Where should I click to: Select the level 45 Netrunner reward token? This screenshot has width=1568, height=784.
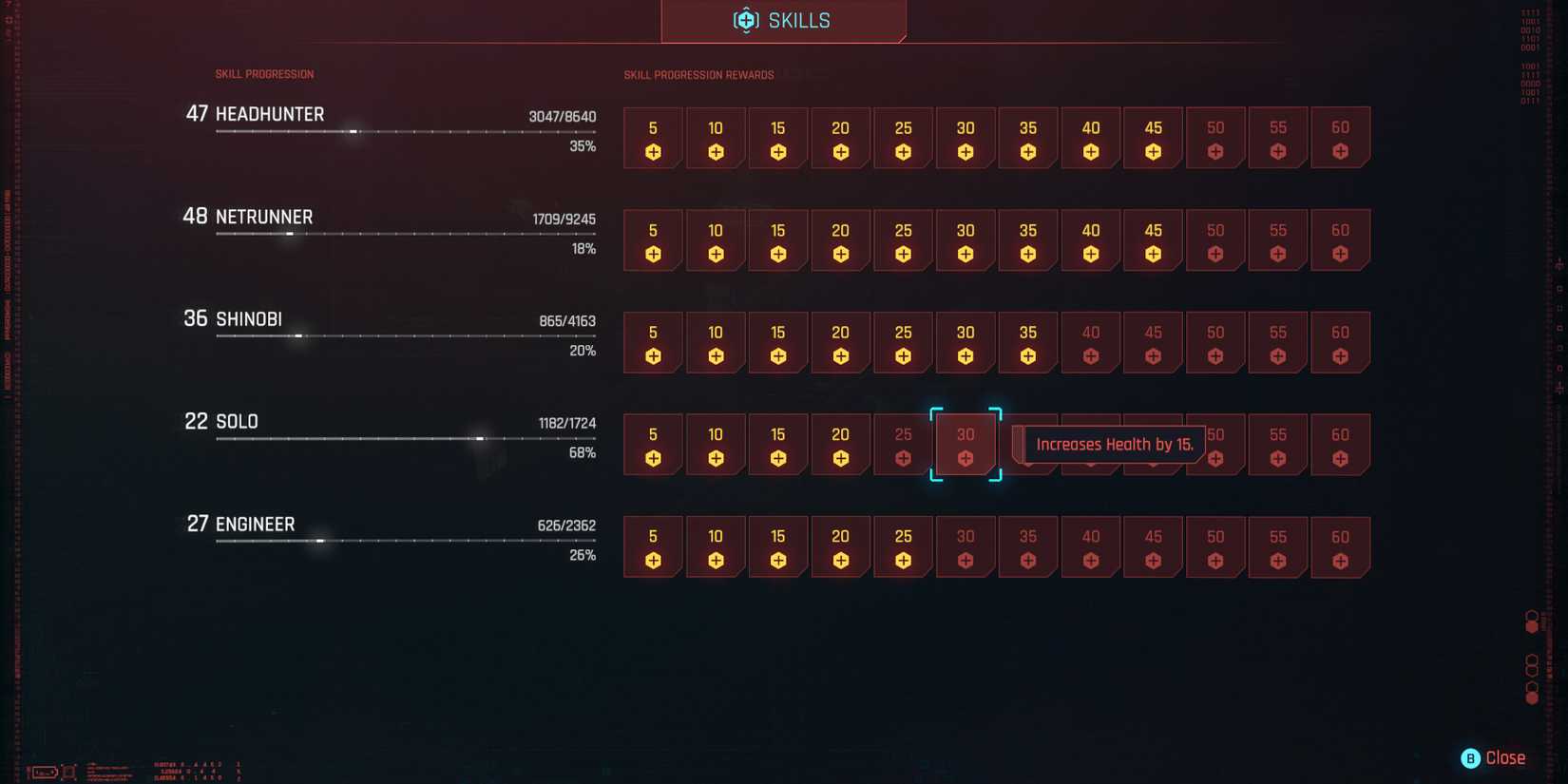tap(1153, 240)
